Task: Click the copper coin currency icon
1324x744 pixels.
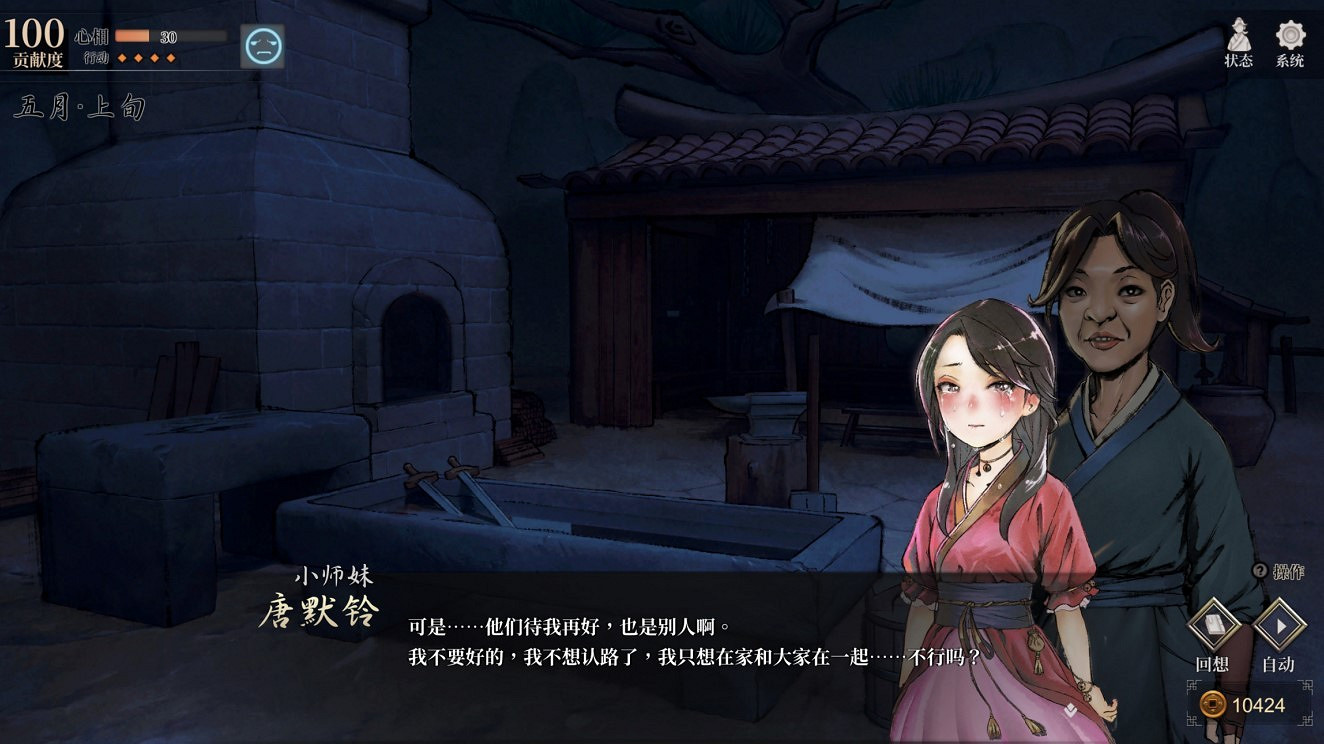Action: pyautogui.click(x=1212, y=703)
